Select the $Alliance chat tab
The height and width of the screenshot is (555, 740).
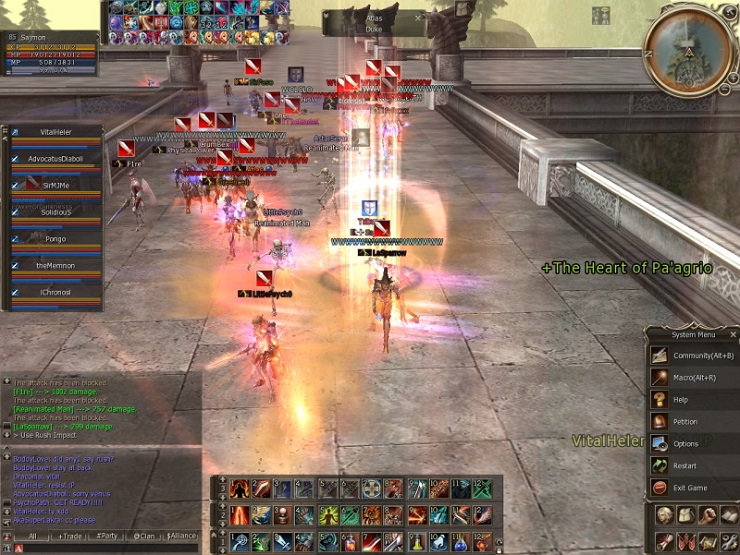182,536
